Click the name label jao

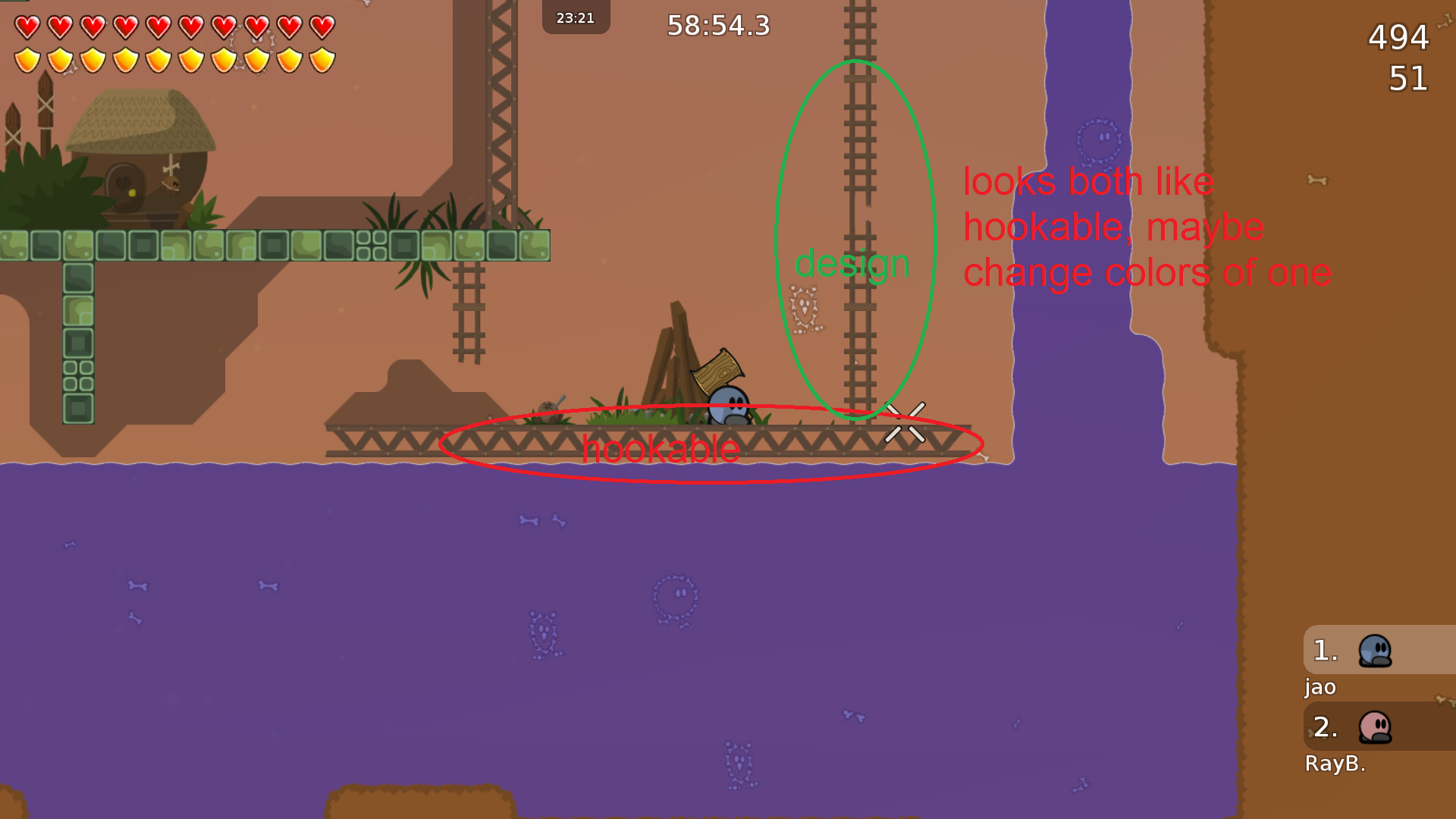point(1319,688)
